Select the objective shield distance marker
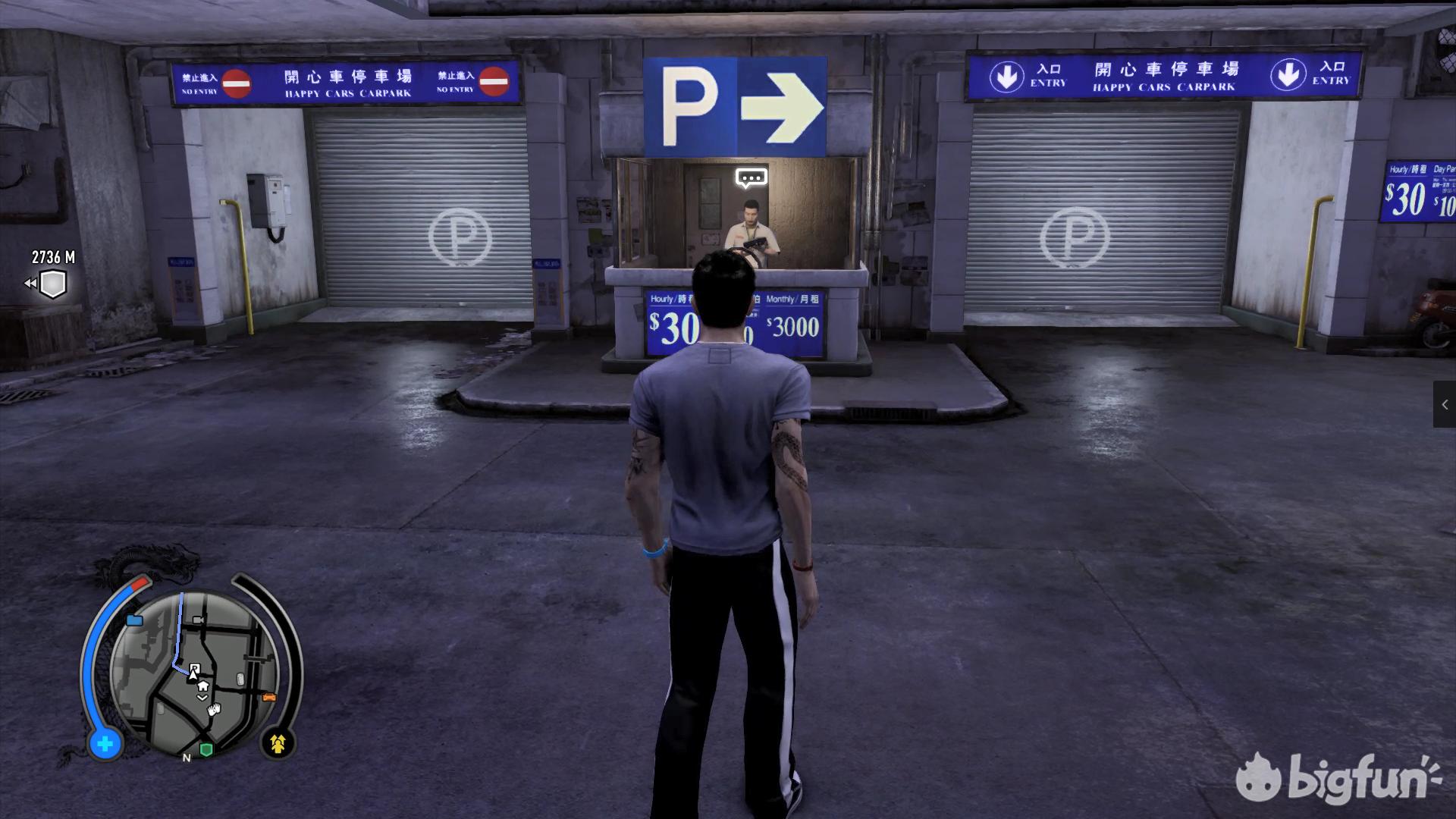Screen dimensions: 1456x819 [52, 284]
